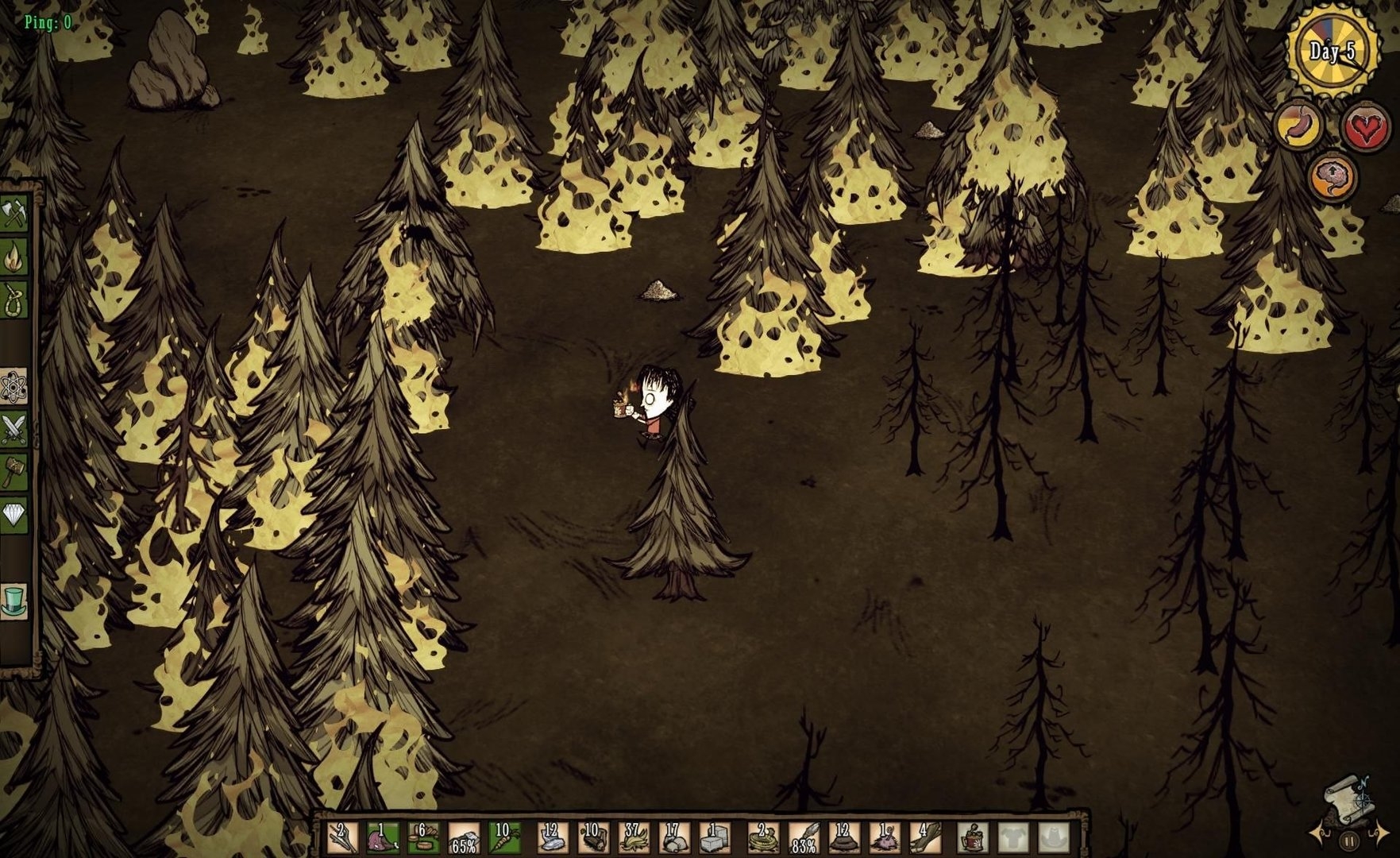Screen dimensions: 1400x858
Task: Open the Science atom crafting tab
Action: pyautogui.click(x=15, y=387)
